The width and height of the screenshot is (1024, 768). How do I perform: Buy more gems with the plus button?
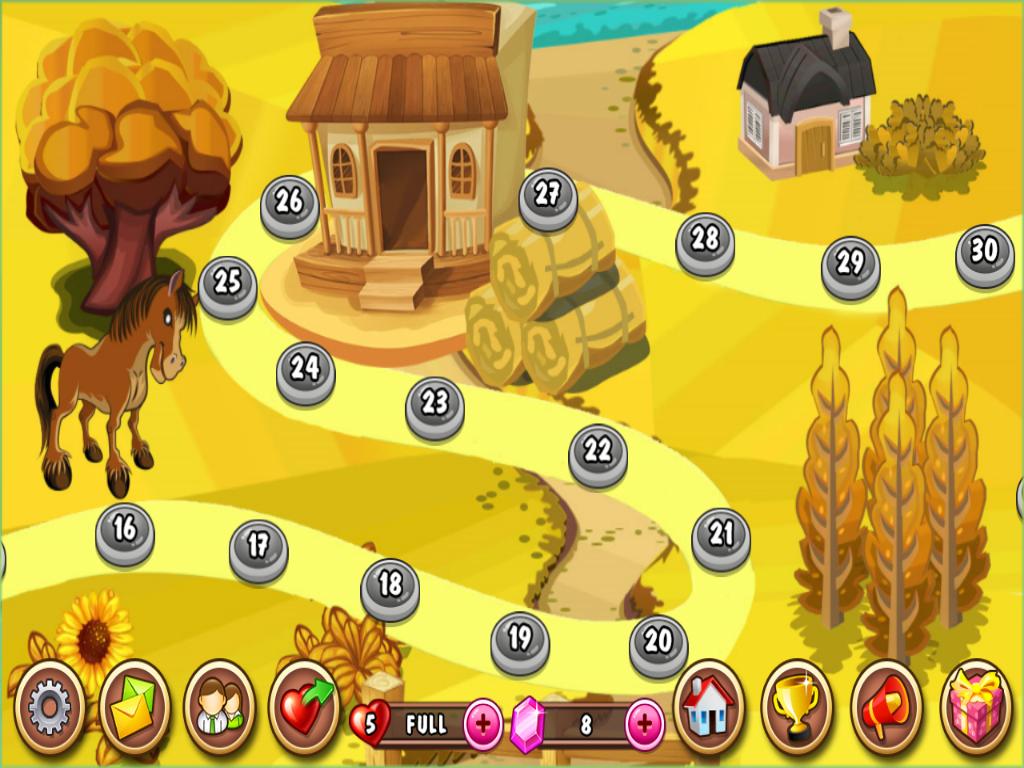(645, 724)
